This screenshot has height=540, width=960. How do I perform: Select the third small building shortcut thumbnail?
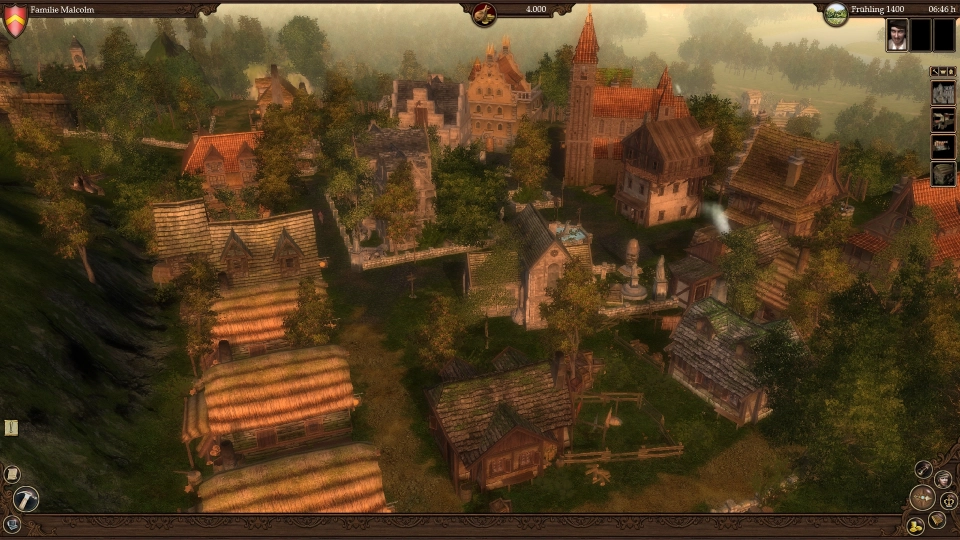[x=943, y=147]
